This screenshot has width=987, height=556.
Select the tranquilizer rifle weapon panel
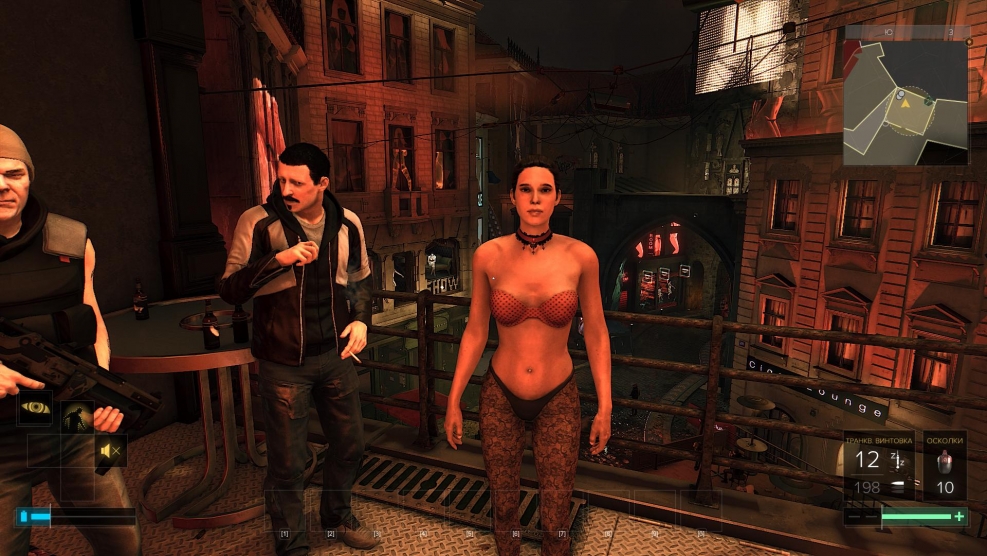pyautogui.click(x=878, y=466)
